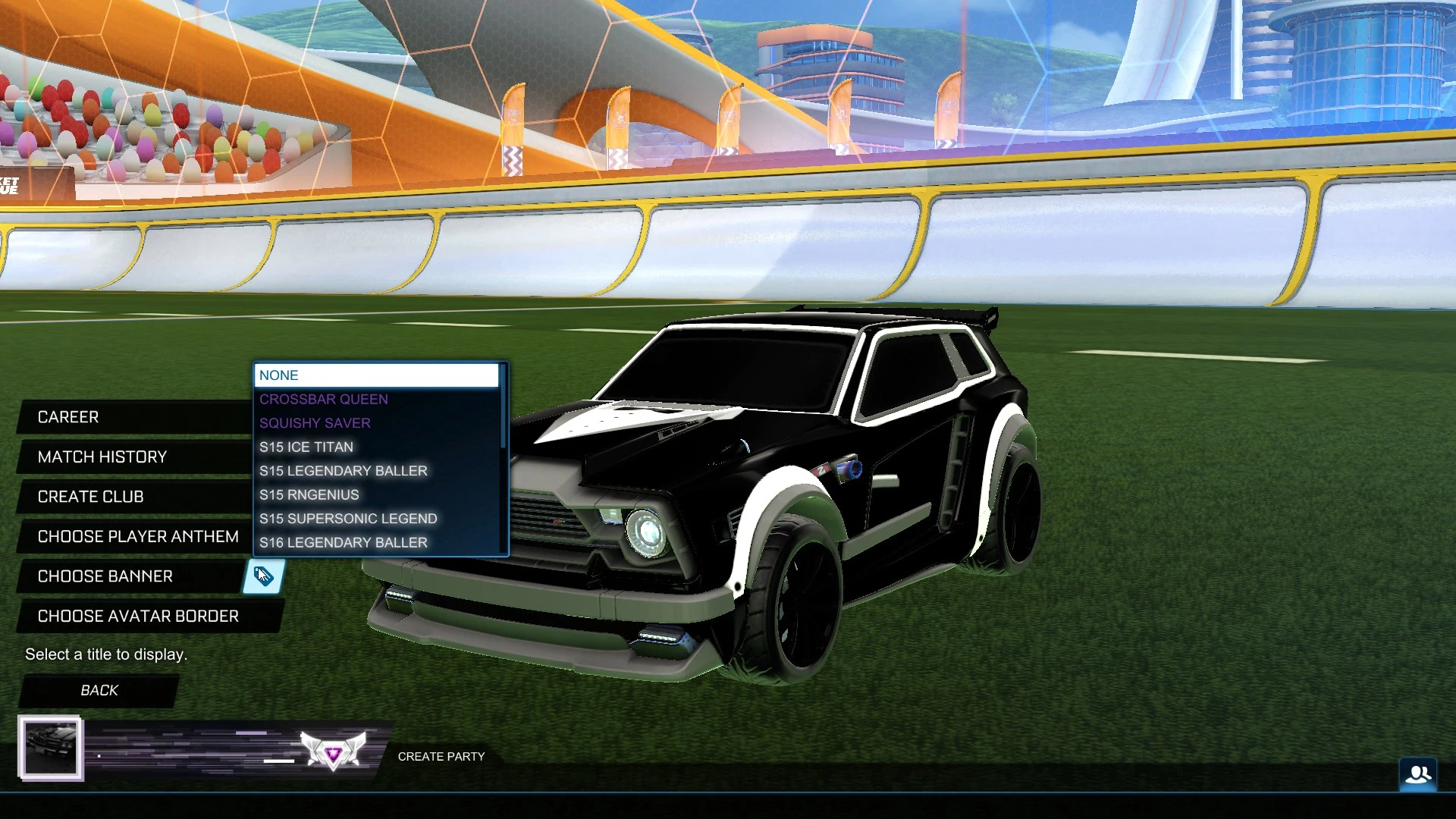
Task: Open CHOOSE AVATAR BORDER
Action: pos(137,616)
